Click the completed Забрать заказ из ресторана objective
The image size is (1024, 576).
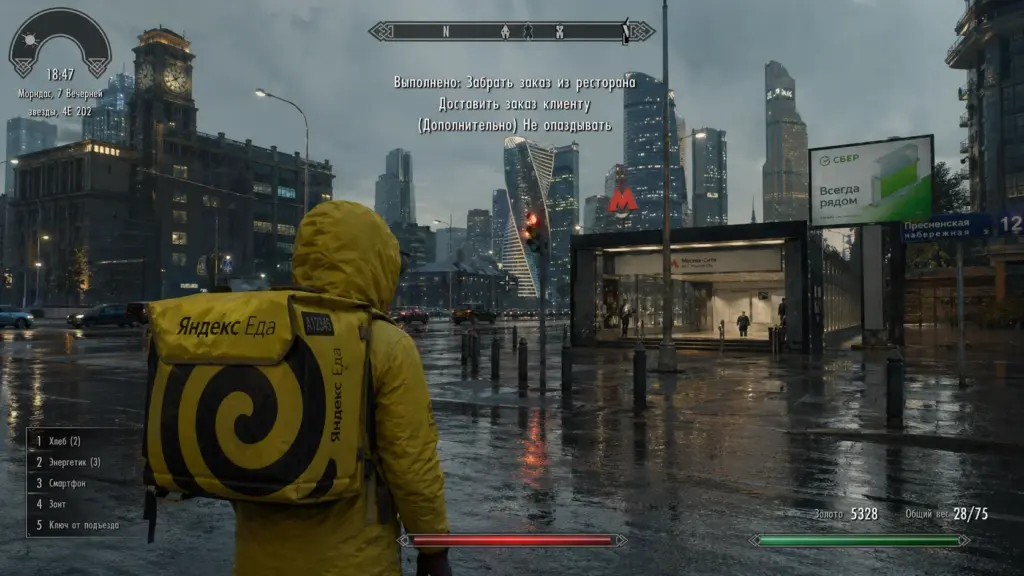tap(514, 82)
